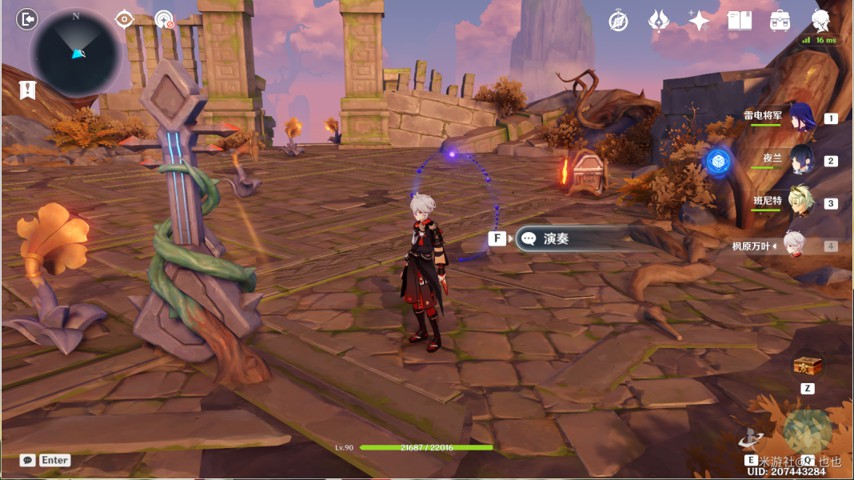Image resolution: width=854 pixels, height=480 pixels.
Task: Click the exit door icon beside minimap
Action: 27,18
